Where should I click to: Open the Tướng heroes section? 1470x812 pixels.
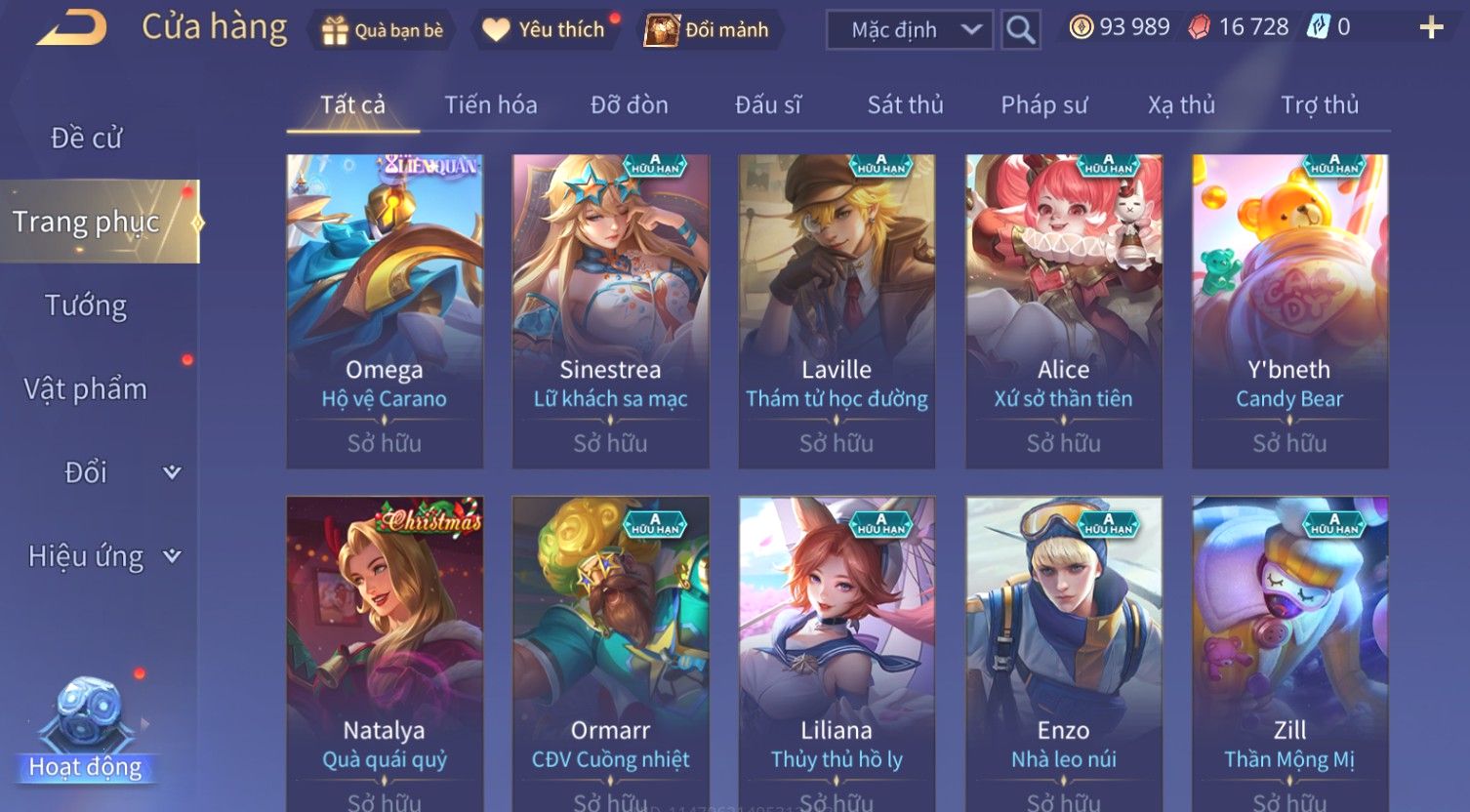click(x=86, y=305)
